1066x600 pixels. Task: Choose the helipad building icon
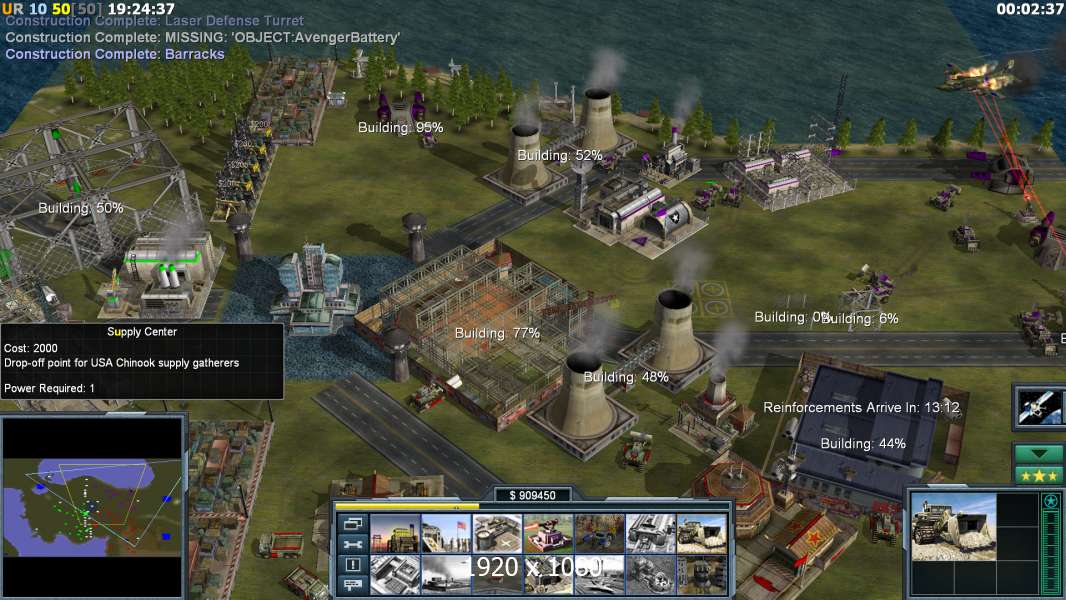point(497,533)
